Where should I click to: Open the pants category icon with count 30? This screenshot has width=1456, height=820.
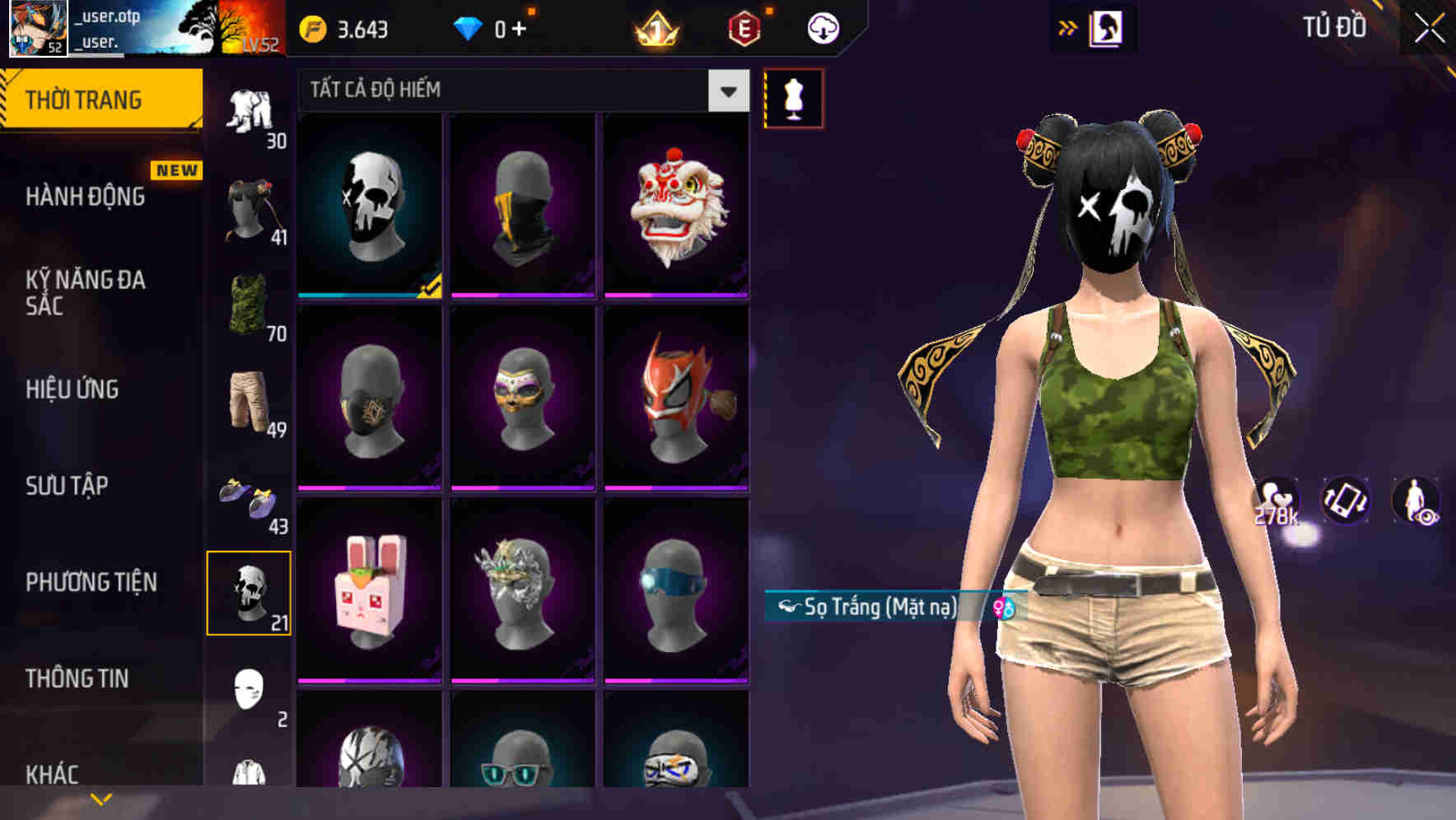pos(250,107)
